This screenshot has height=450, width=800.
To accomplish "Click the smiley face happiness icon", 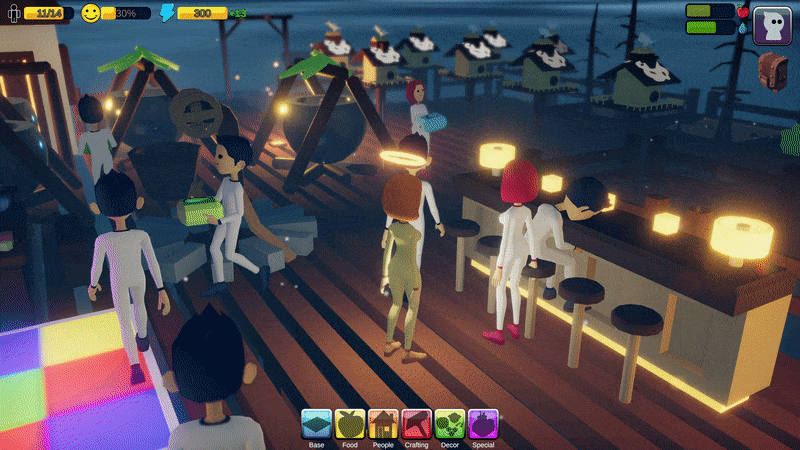I will click(x=91, y=13).
